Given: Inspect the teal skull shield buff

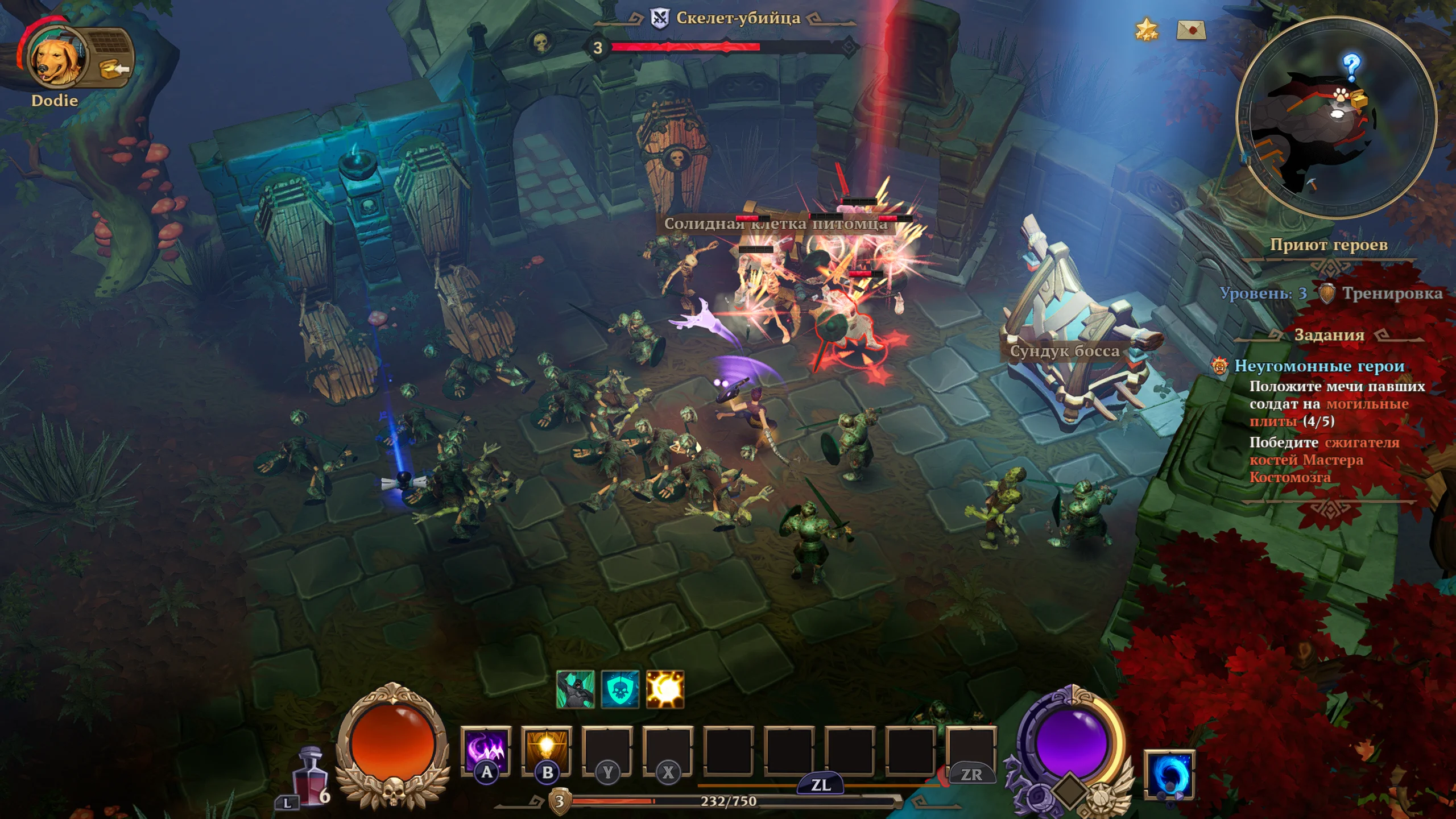Looking at the screenshot, I should pyautogui.click(x=620, y=689).
